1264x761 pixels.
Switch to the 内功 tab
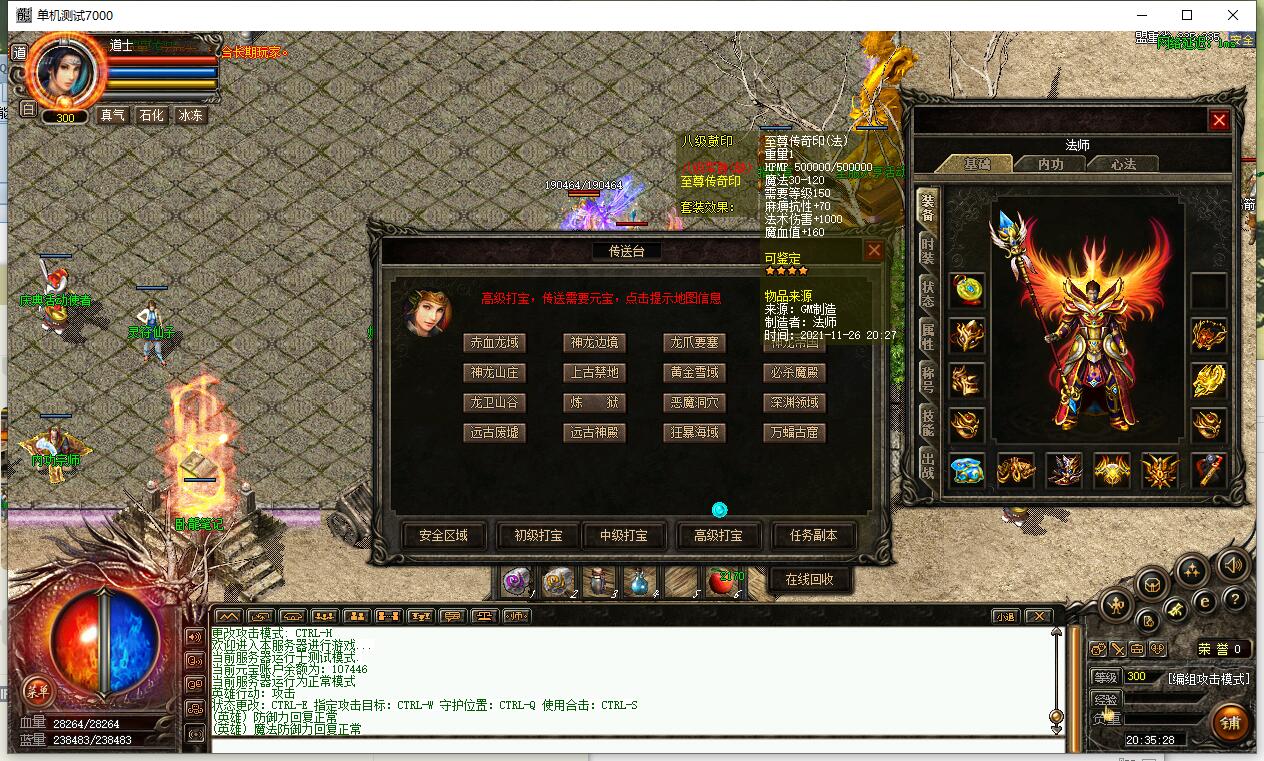point(1050,164)
